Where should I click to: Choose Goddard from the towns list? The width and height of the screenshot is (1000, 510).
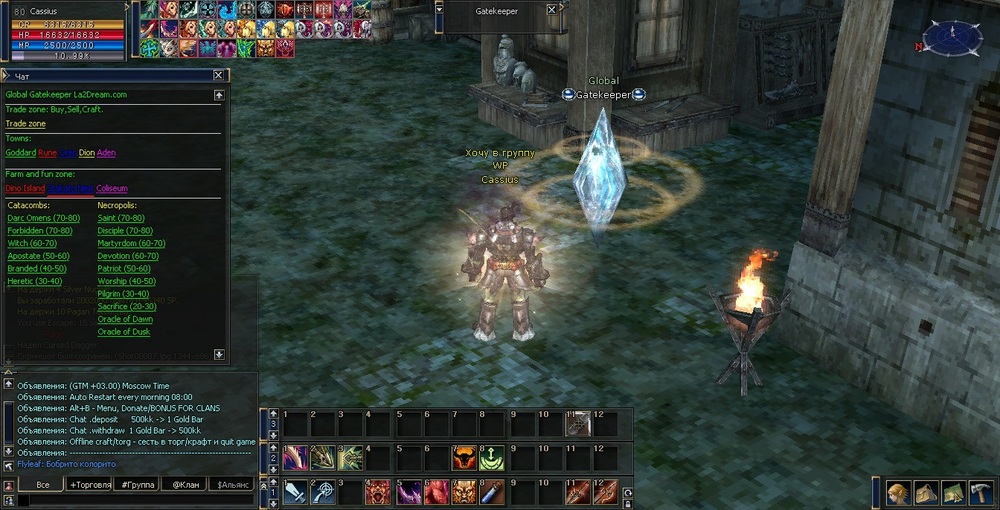pyautogui.click(x=21, y=153)
